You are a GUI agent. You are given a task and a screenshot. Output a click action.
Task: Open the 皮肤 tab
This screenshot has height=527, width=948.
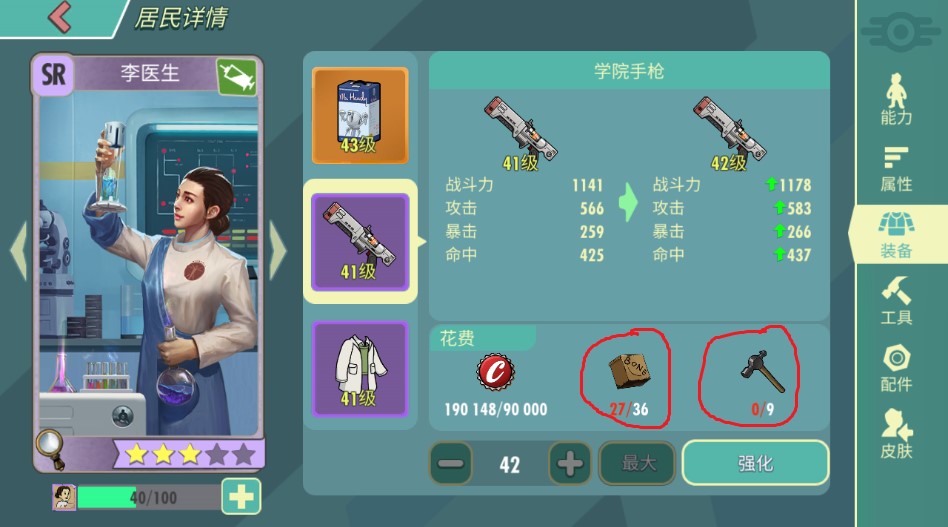click(896, 434)
